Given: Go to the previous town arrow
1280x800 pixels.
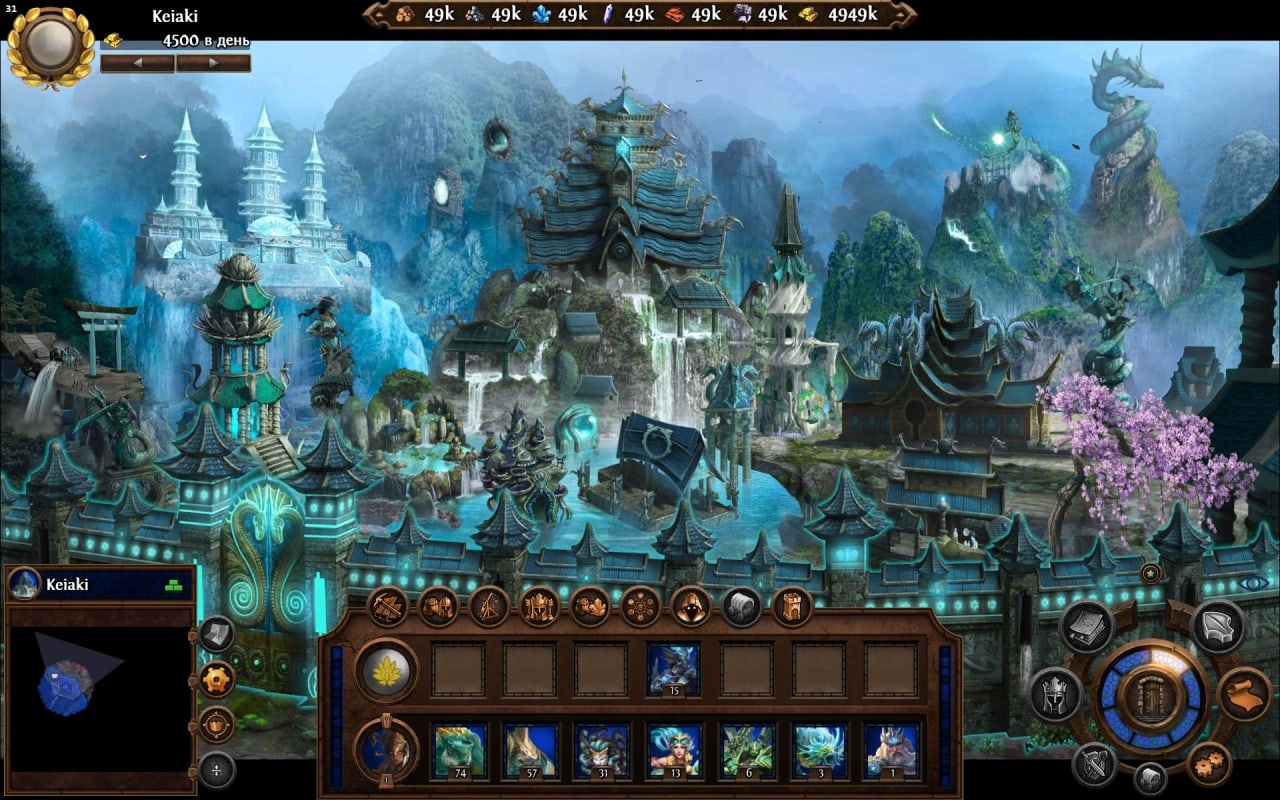Looking at the screenshot, I should click(138, 63).
